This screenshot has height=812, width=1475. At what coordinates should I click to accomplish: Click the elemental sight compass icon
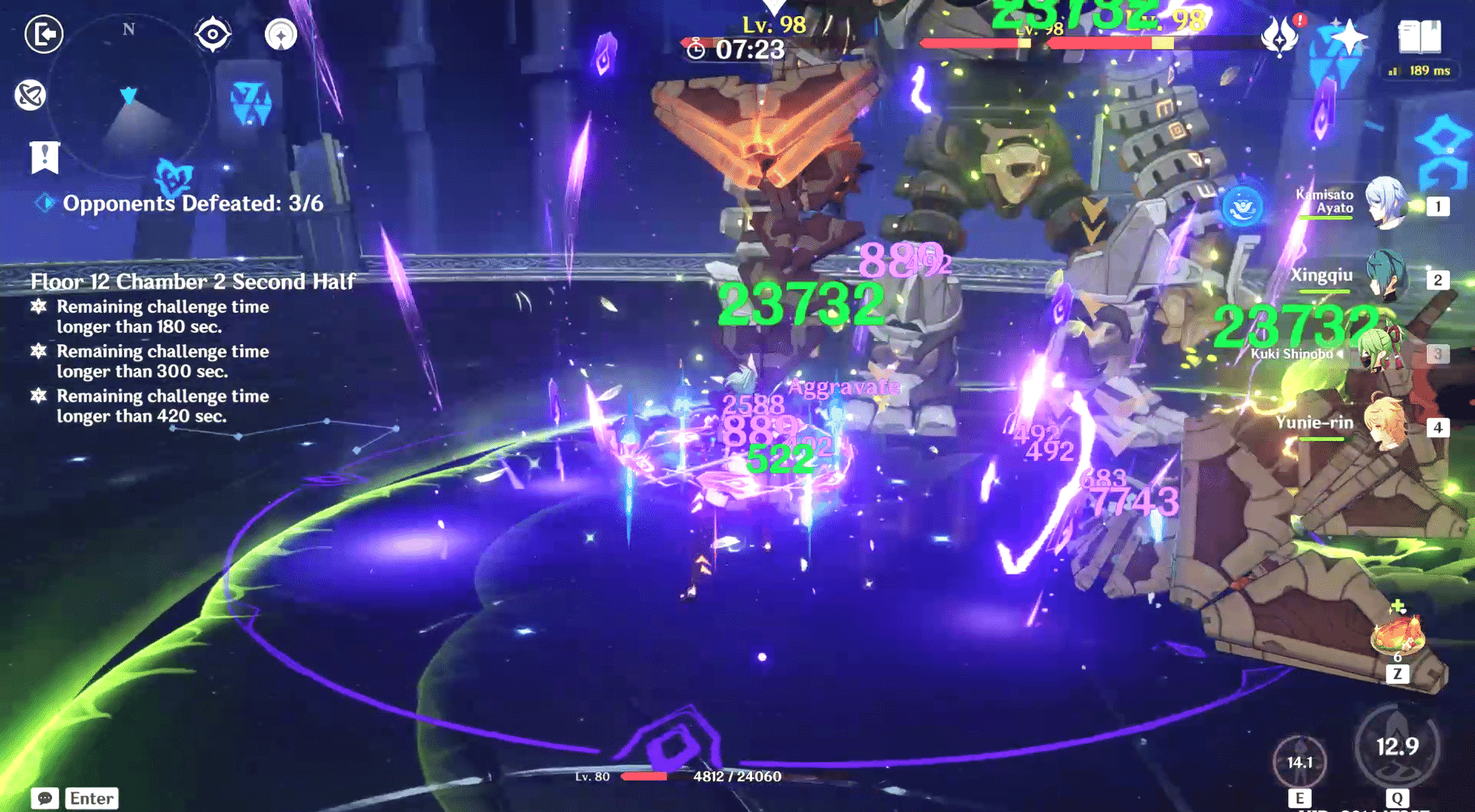point(280,35)
